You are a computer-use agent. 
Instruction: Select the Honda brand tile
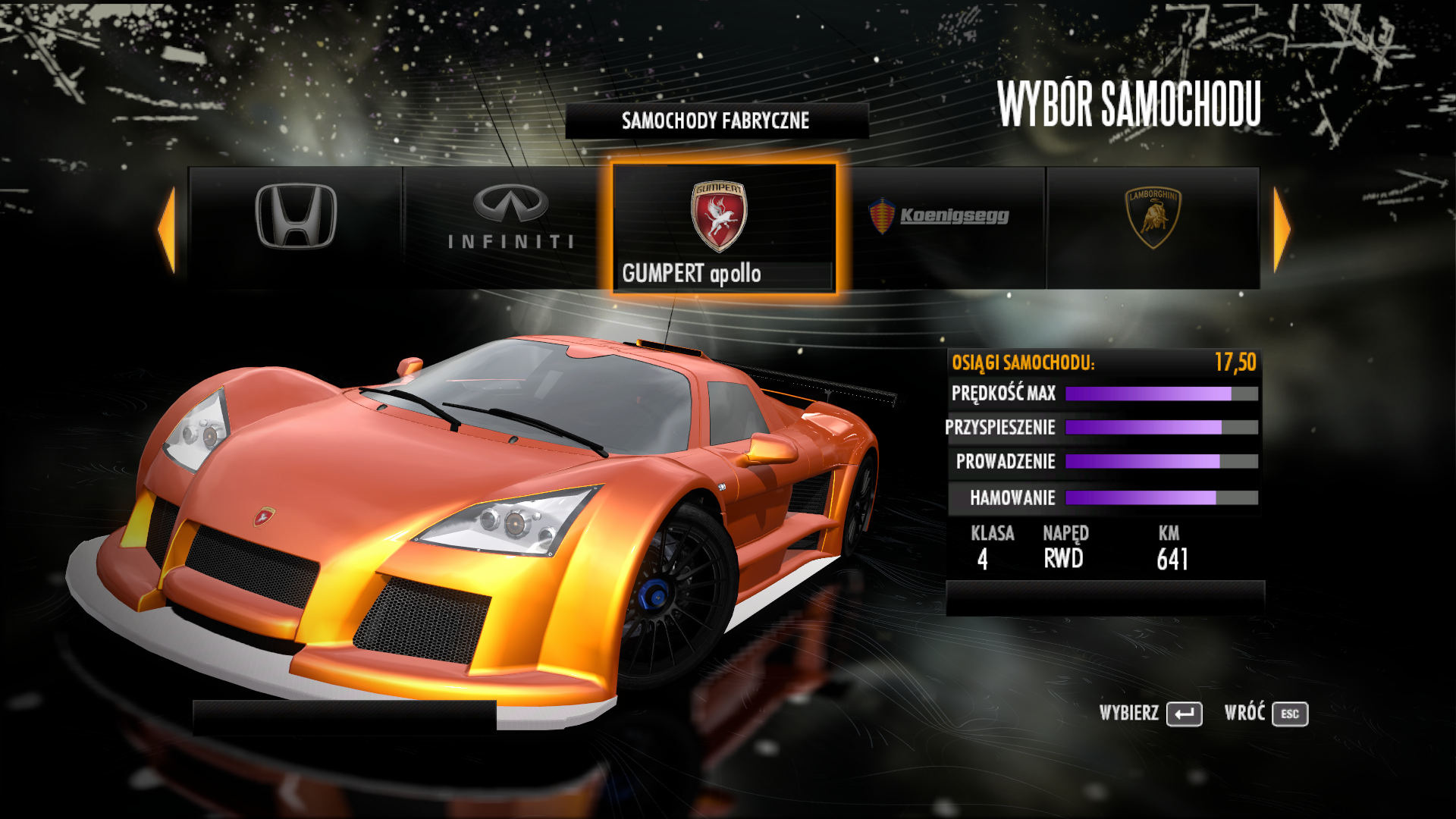(296, 226)
